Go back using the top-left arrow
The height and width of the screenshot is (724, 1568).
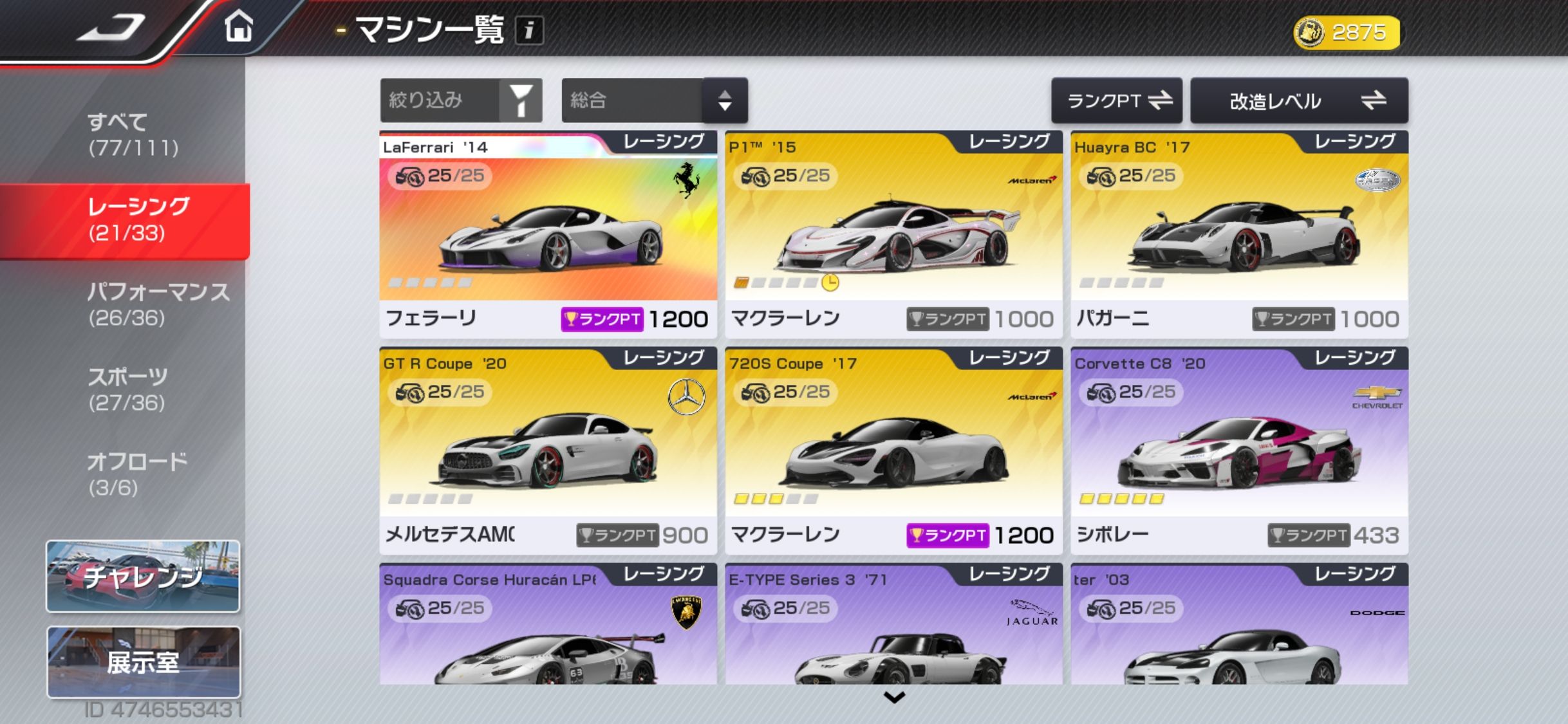click(x=109, y=29)
